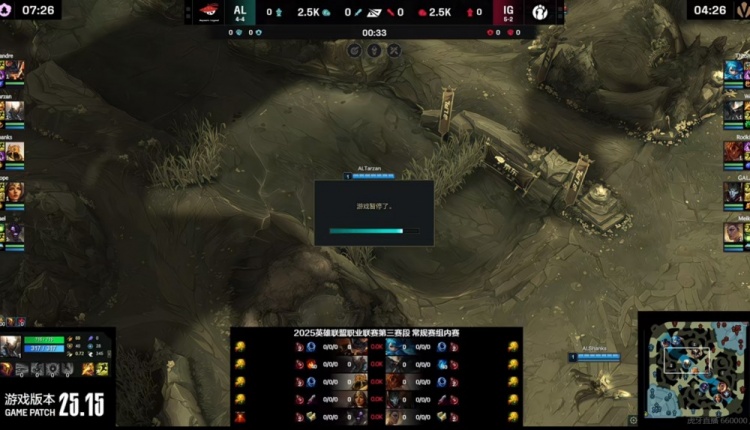Image resolution: width=750 pixels, height=430 pixels.
Task: Click the AL team logo in scoreboard
Action: pyautogui.click(x=207, y=13)
